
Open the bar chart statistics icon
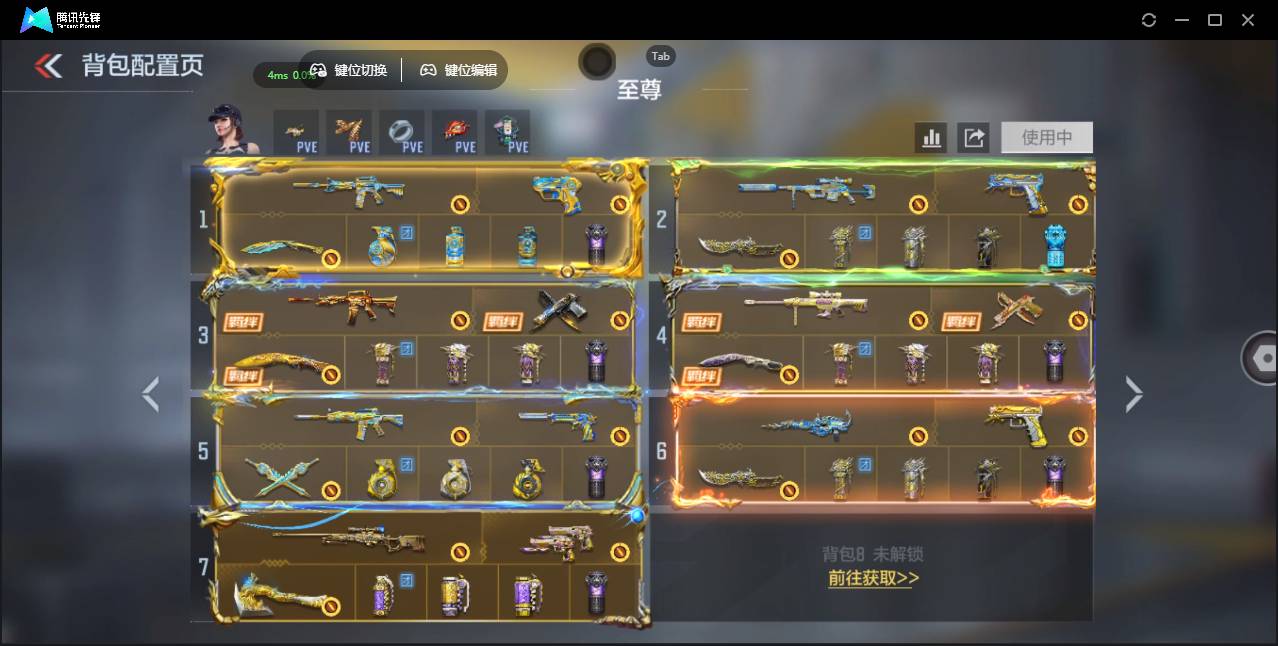(931, 138)
